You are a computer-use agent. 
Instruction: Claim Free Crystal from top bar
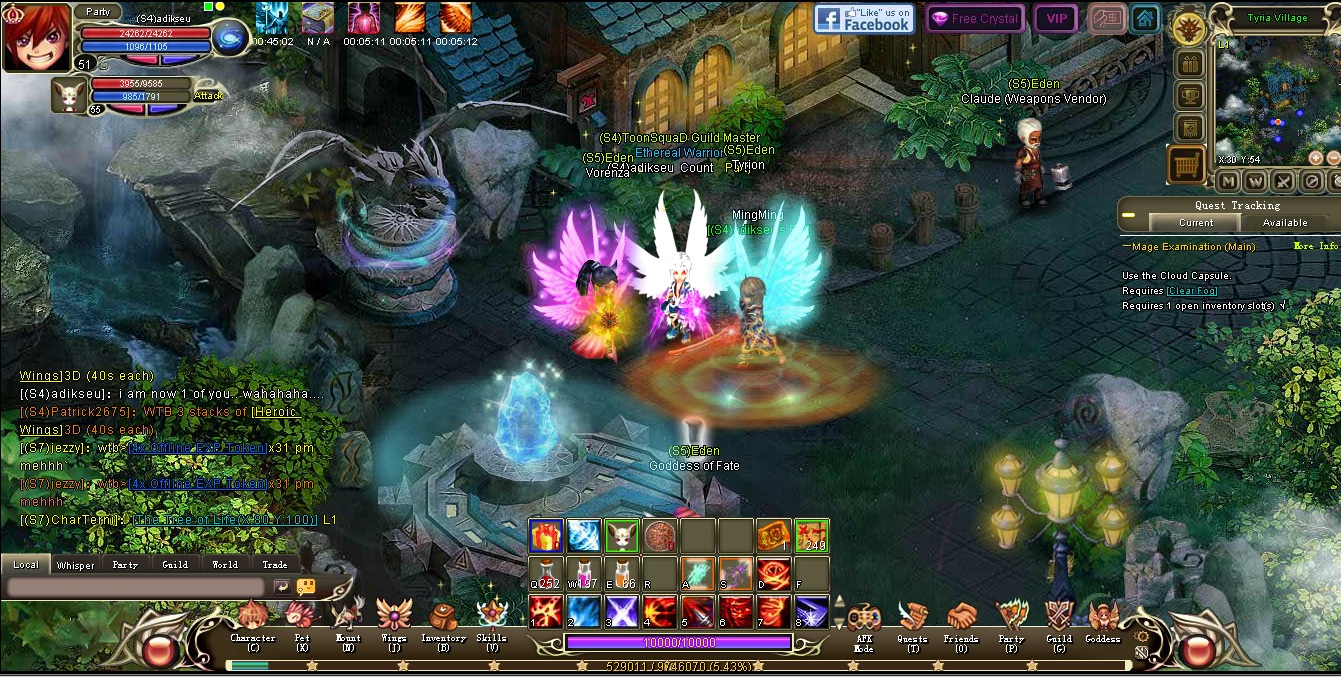coord(973,19)
